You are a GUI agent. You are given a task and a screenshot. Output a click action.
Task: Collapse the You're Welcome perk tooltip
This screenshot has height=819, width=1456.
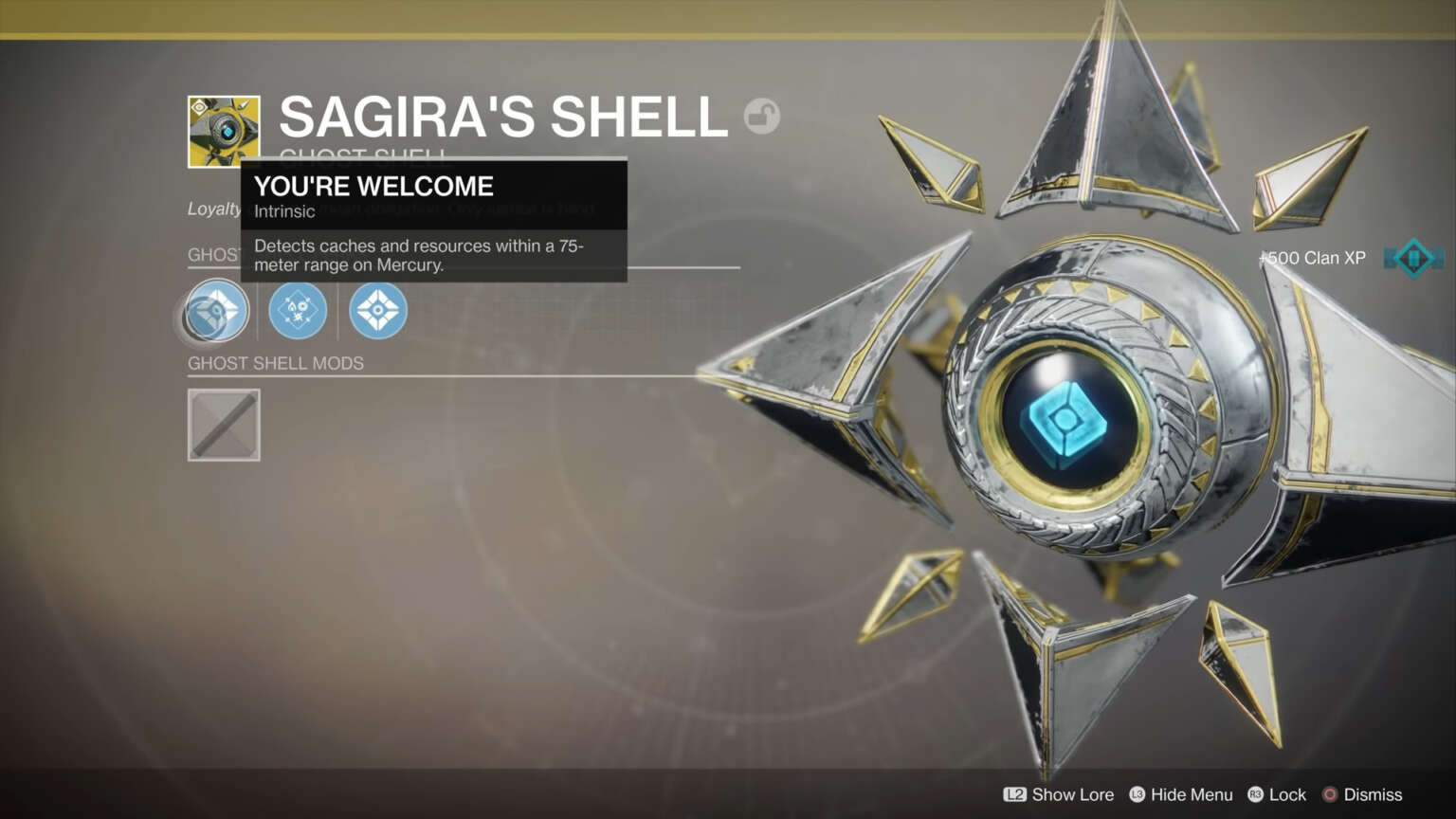[x=373, y=187]
